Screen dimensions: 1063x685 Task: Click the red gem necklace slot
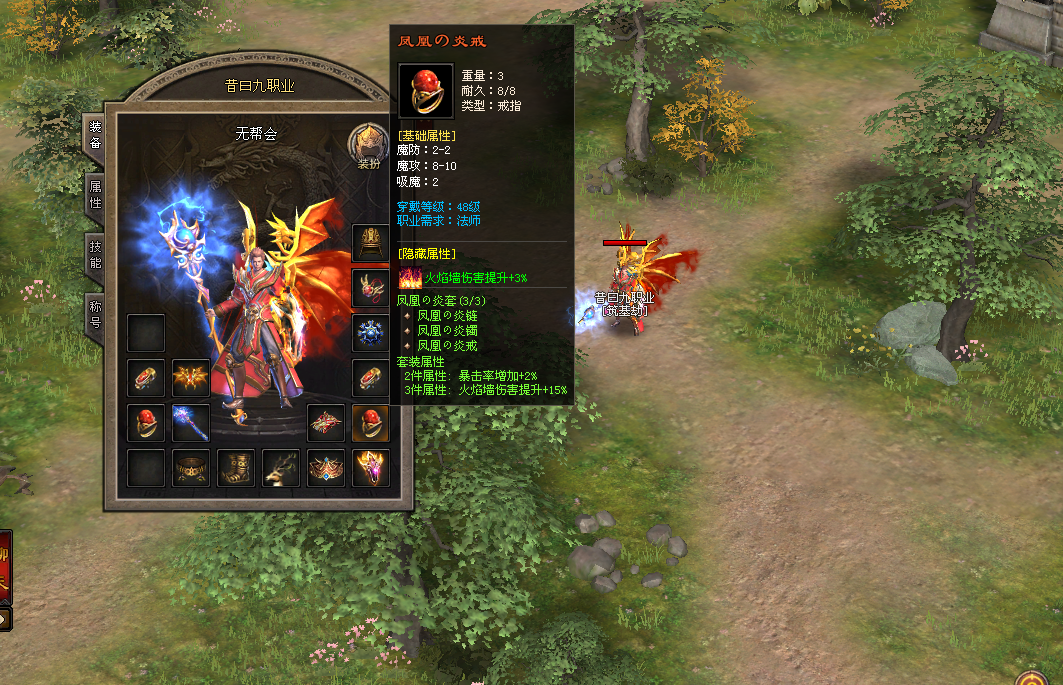371,288
